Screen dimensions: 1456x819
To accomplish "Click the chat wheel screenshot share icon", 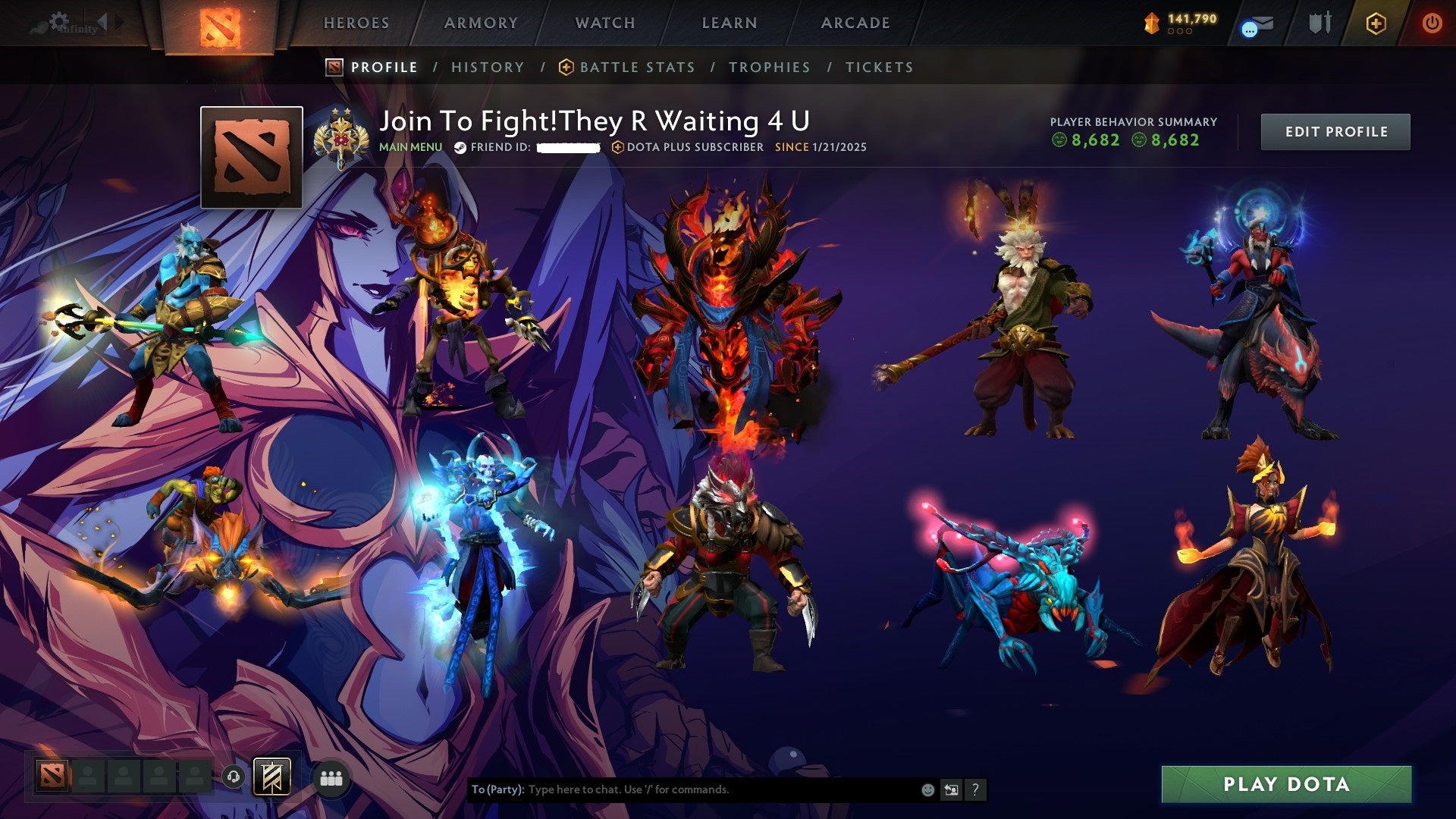I will pos(950,789).
